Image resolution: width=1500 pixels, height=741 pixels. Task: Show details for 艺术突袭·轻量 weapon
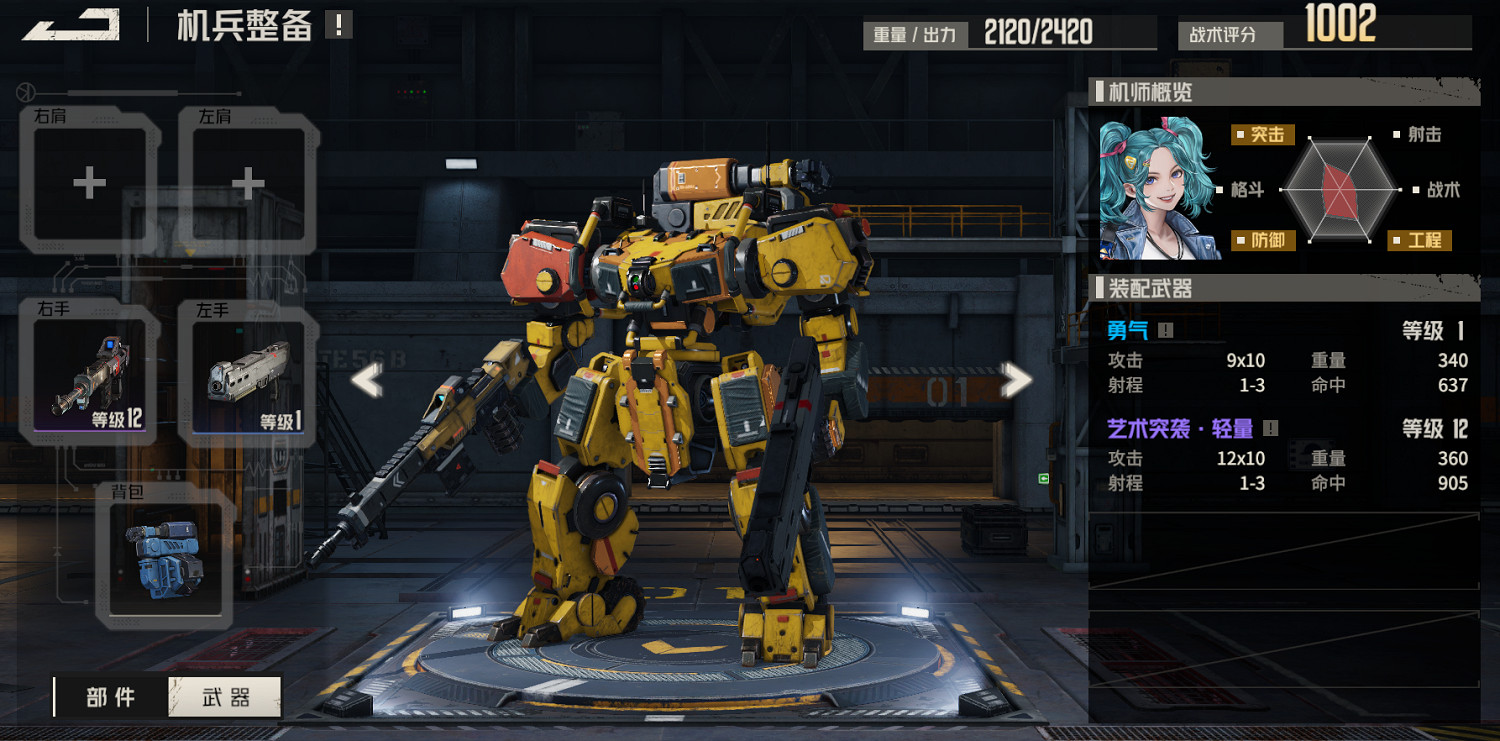coord(1270,429)
